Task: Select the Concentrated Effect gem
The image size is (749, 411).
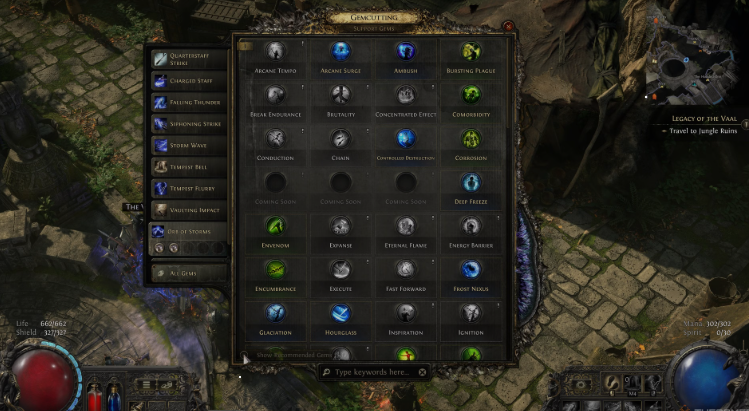Action: (405, 95)
